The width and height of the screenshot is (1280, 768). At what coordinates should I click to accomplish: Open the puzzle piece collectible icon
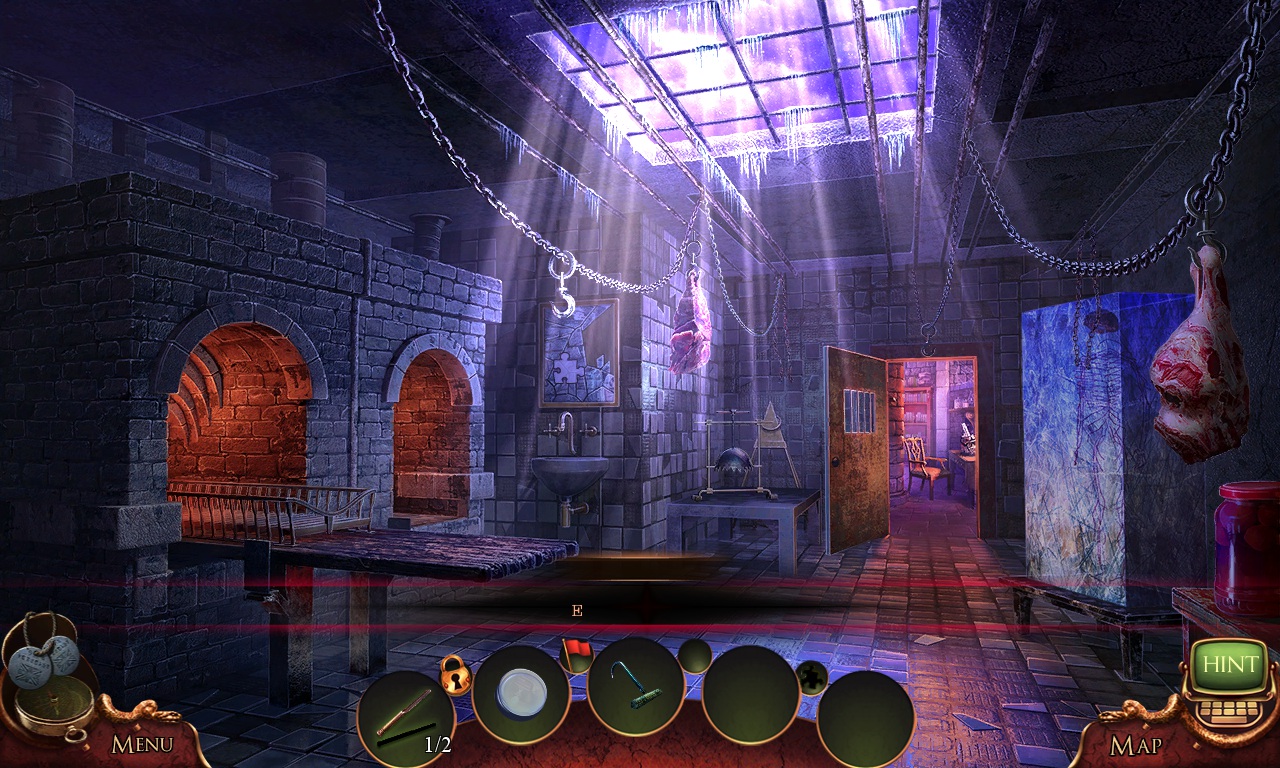[812, 677]
